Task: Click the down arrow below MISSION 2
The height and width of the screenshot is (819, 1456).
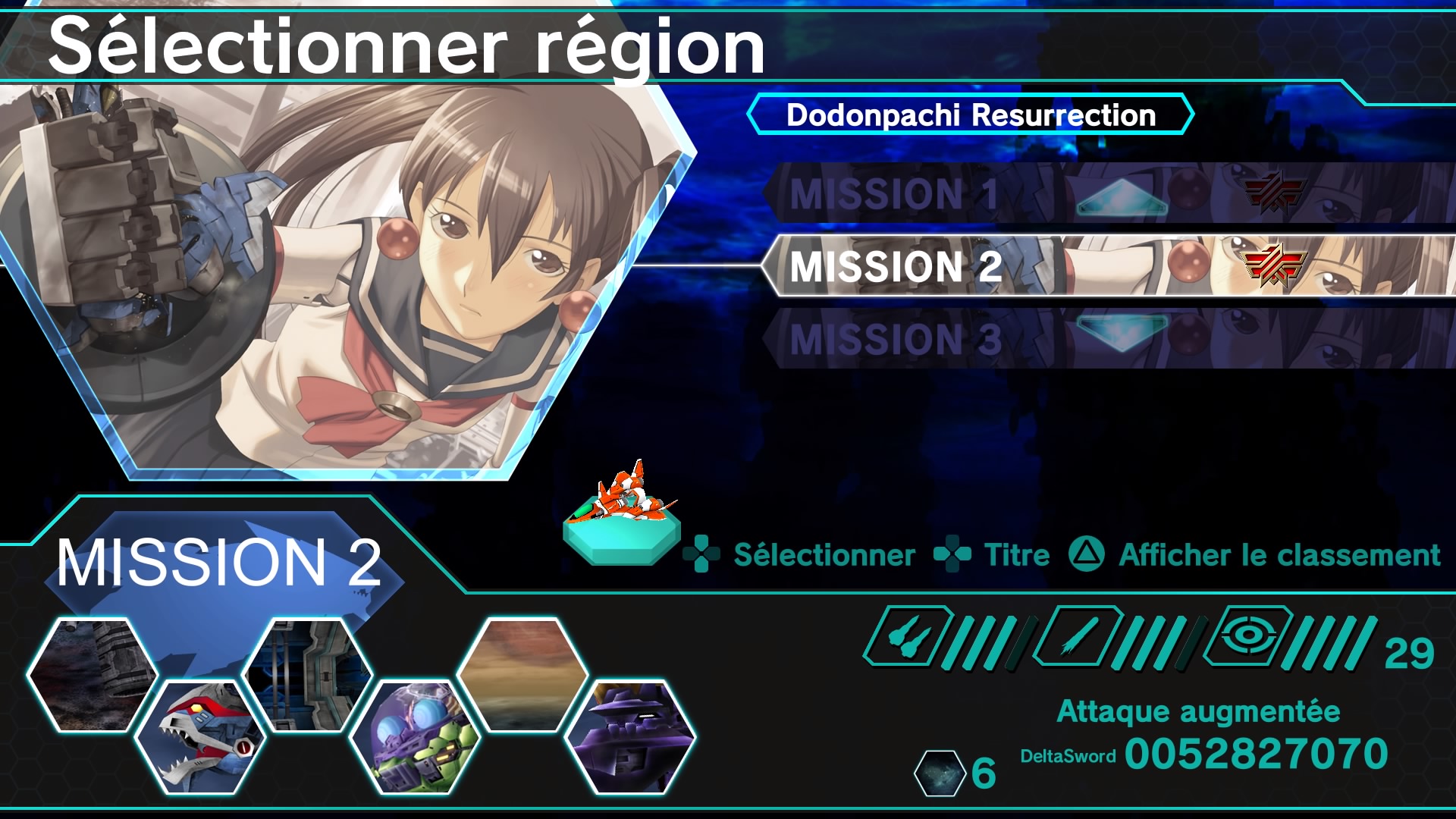Action: click(1122, 331)
